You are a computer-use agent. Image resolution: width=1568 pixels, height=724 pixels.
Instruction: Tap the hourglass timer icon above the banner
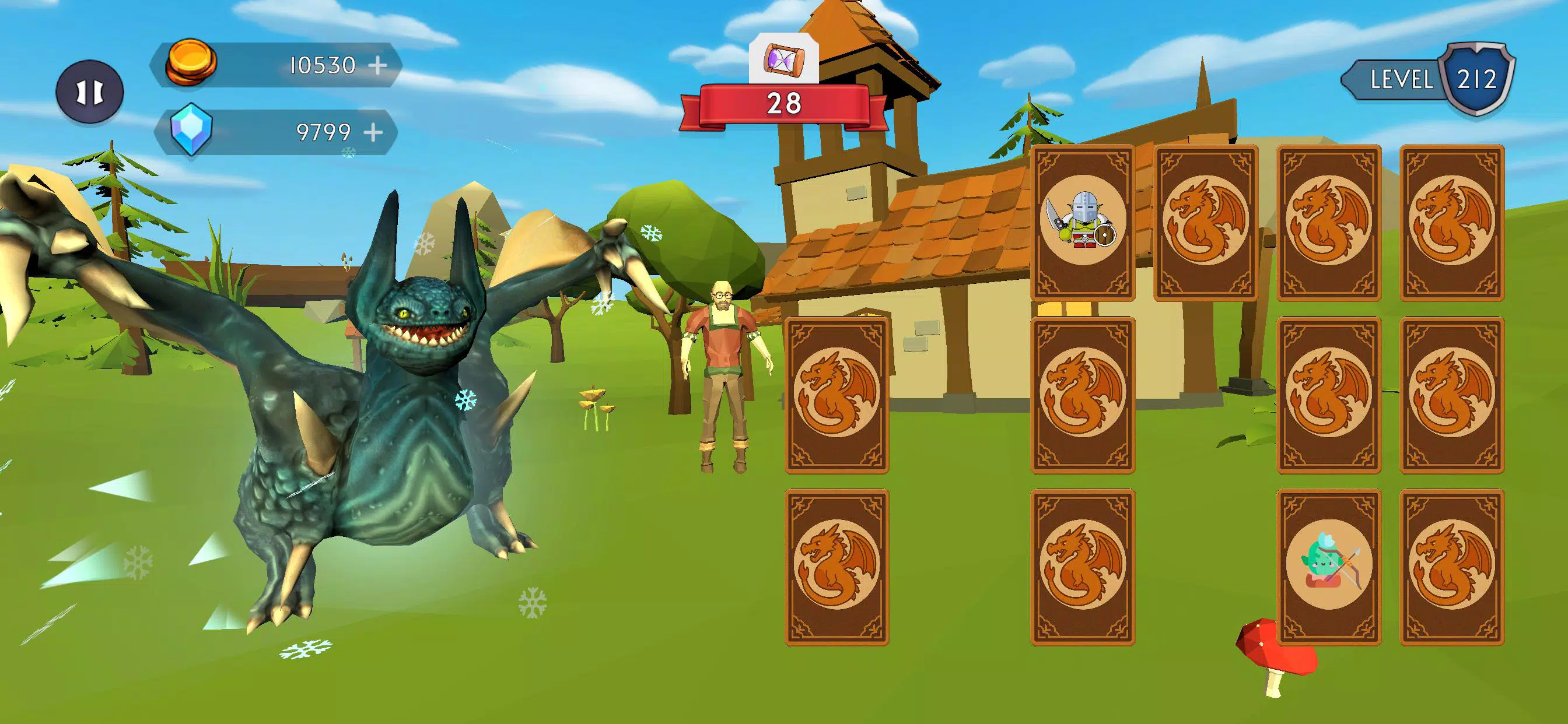pyautogui.click(x=786, y=59)
